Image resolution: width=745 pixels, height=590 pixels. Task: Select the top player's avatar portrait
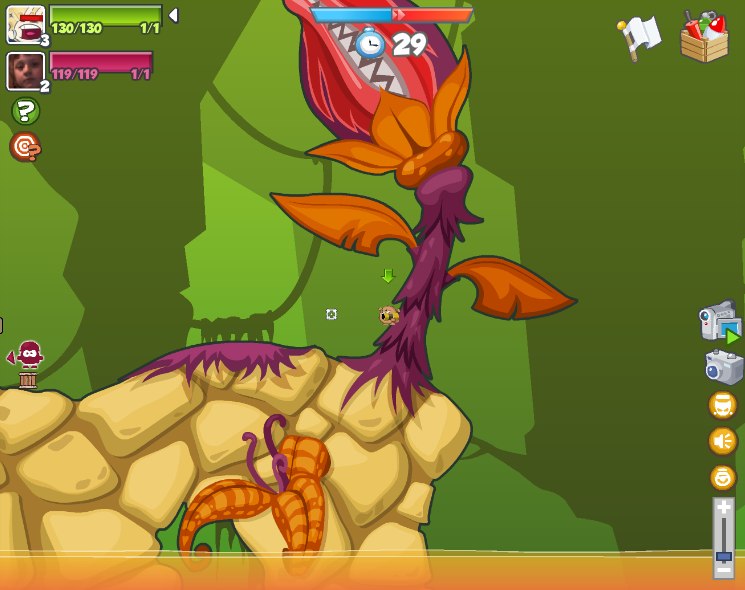[x=24, y=24]
